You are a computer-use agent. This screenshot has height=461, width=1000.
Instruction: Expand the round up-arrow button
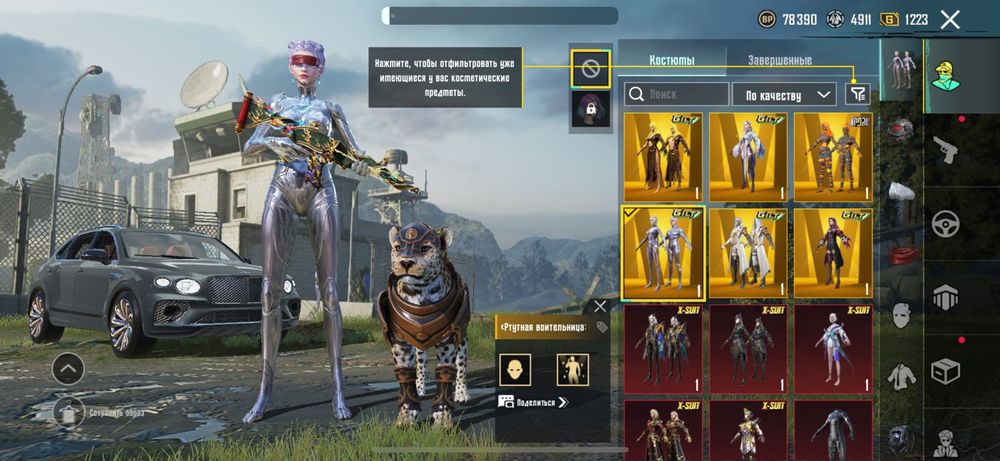click(x=69, y=369)
